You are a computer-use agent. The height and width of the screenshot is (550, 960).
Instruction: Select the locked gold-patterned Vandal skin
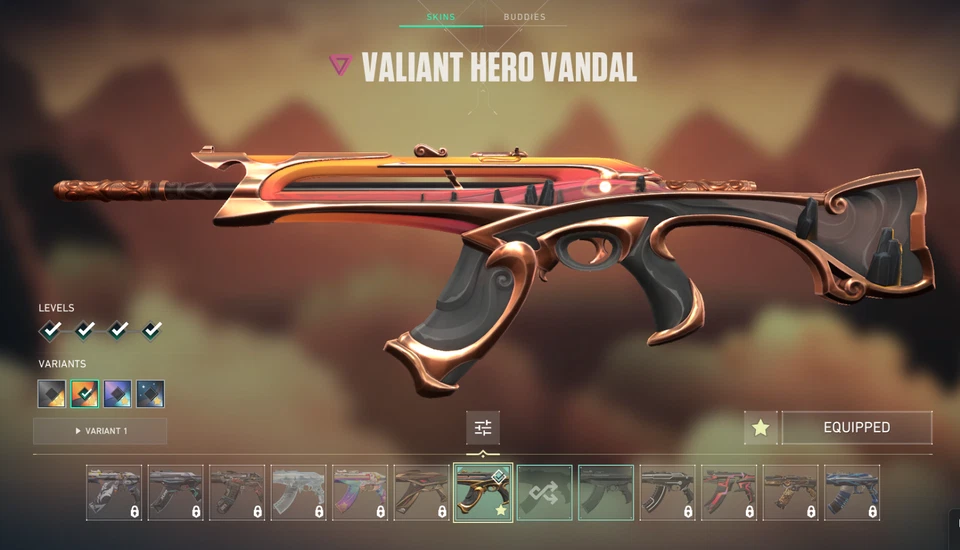pyautogui.click(x=790, y=492)
